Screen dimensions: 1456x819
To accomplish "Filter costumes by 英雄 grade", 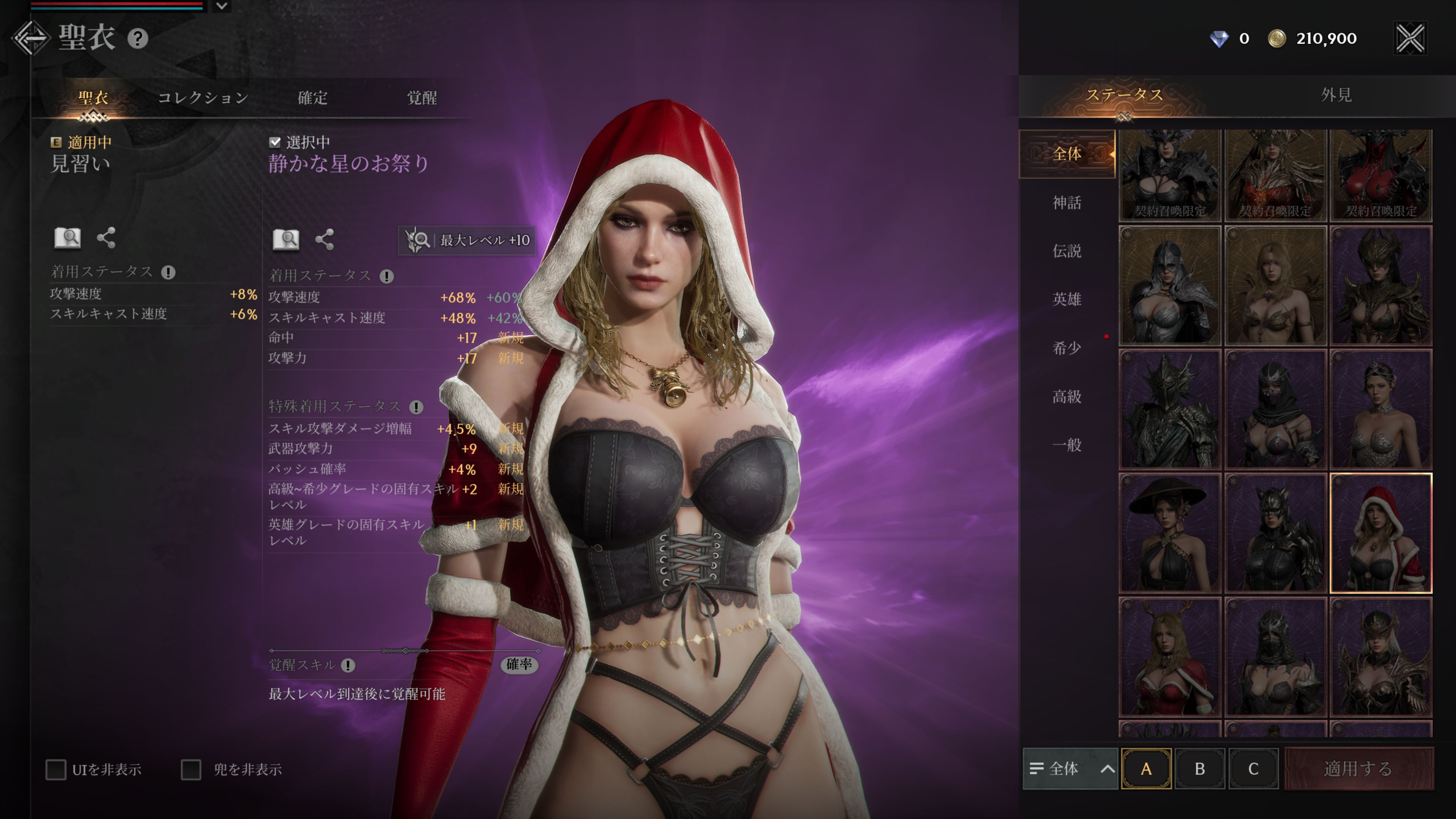I will coord(1067,299).
